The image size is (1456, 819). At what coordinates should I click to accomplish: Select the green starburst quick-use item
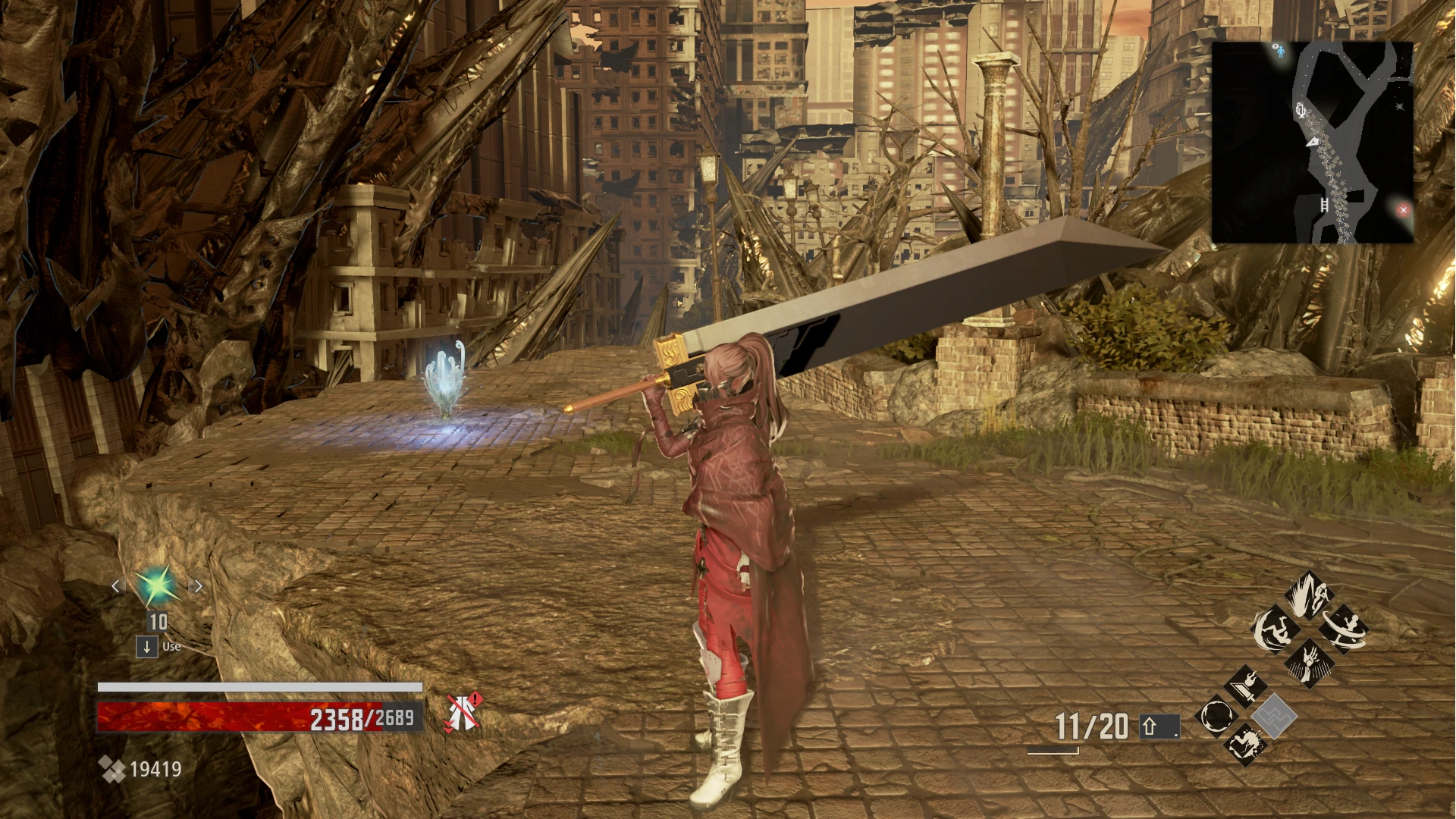157,586
